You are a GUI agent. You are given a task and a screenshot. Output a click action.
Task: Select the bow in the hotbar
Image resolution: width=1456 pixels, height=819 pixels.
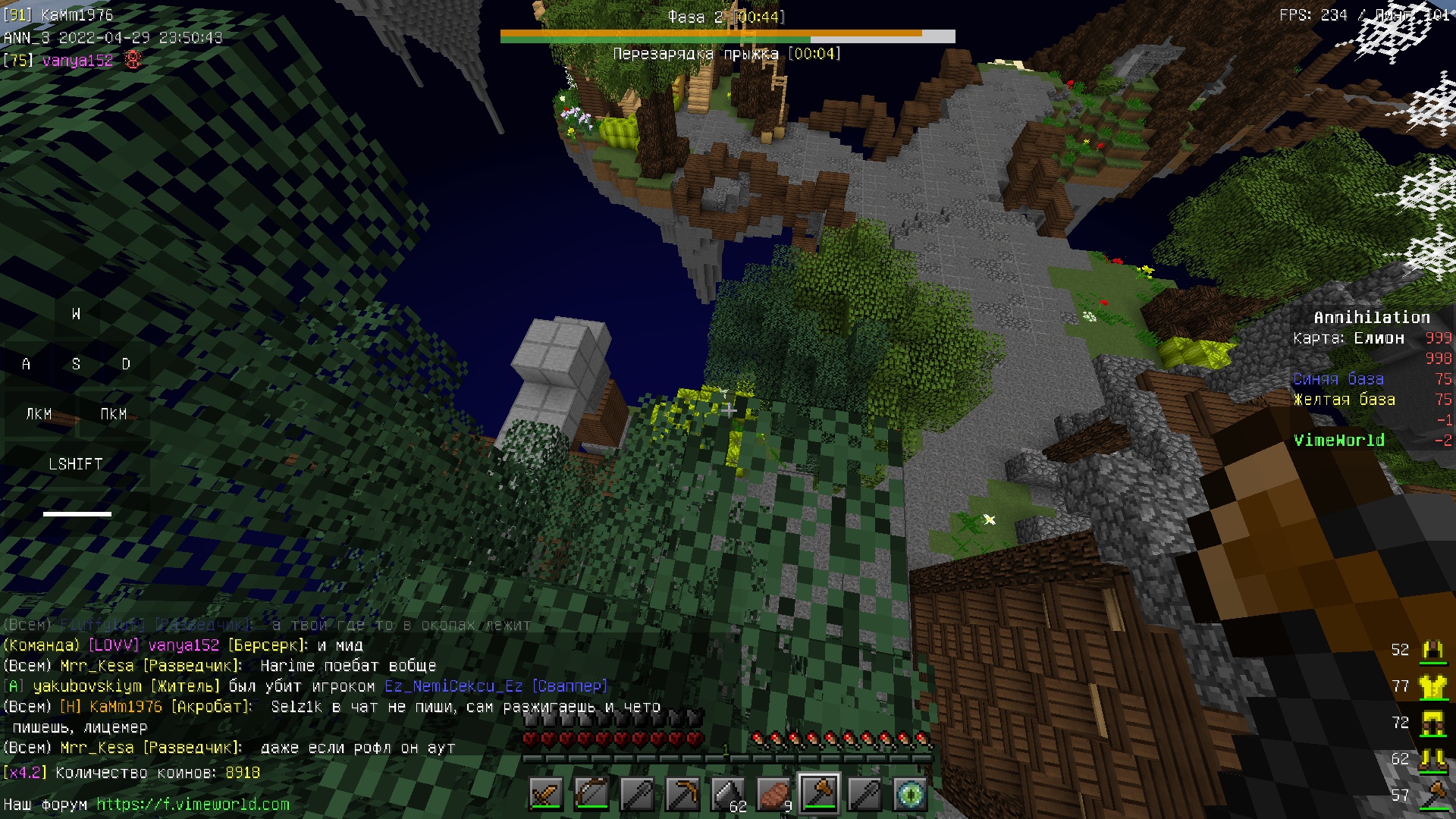coord(591,794)
